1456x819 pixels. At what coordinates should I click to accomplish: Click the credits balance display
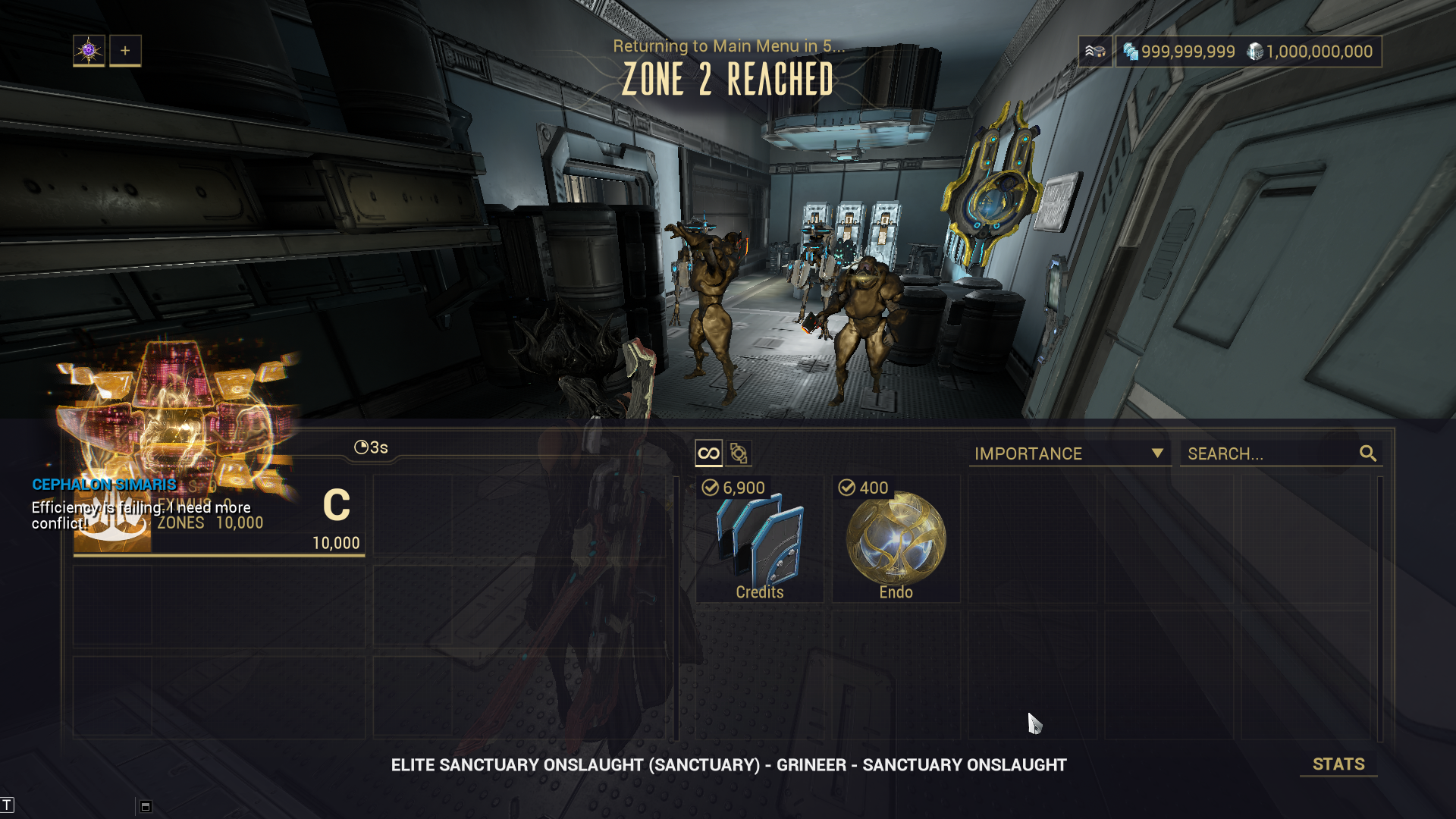point(1179,52)
